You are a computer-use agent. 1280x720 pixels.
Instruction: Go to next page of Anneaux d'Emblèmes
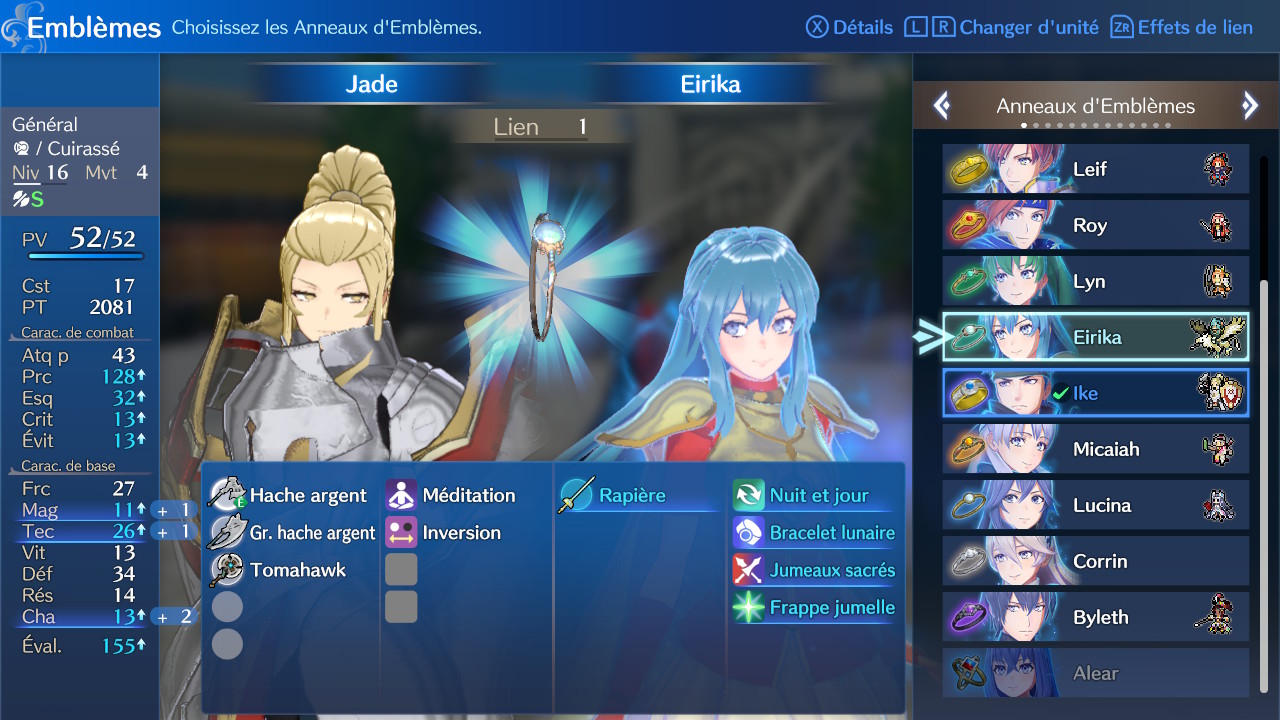point(1249,106)
